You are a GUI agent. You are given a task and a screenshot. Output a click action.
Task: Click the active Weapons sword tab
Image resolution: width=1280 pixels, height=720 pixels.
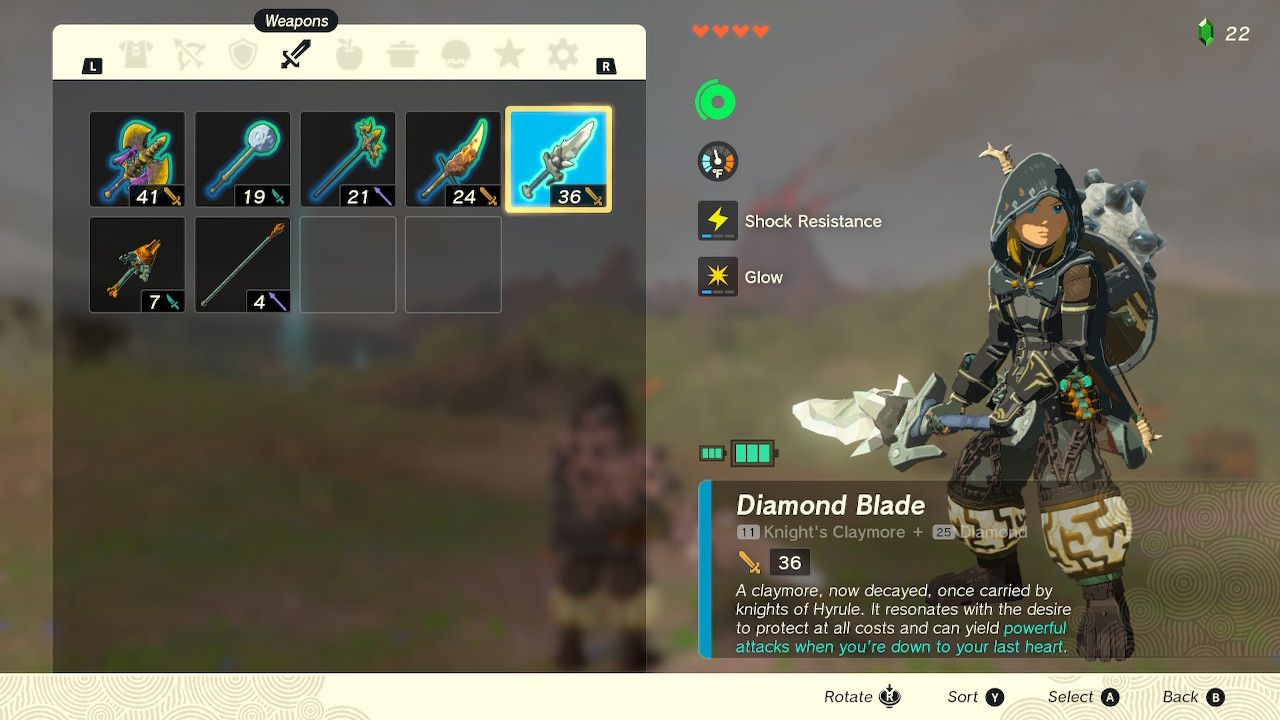coord(296,55)
